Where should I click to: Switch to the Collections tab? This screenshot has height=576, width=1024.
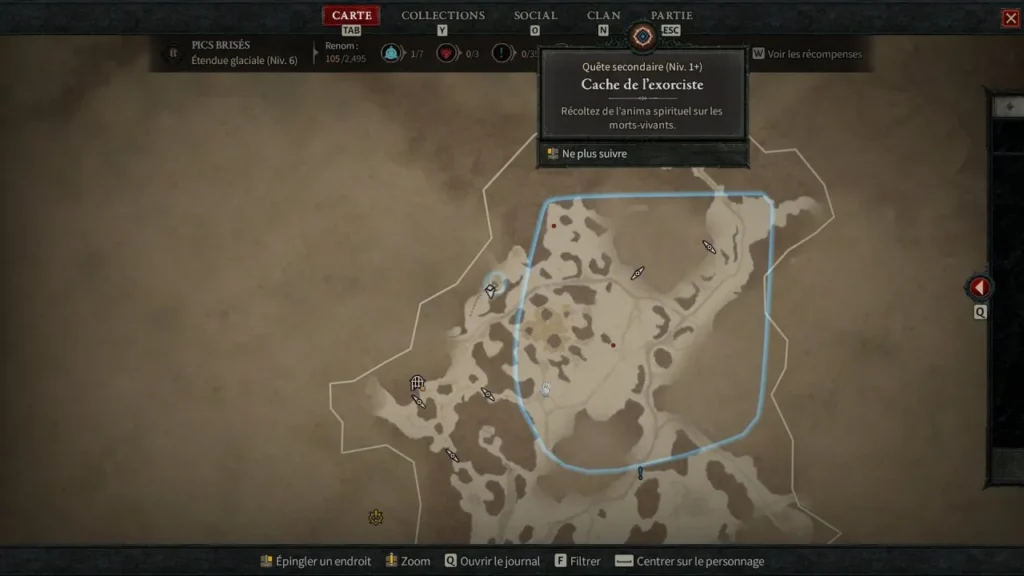pos(443,16)
